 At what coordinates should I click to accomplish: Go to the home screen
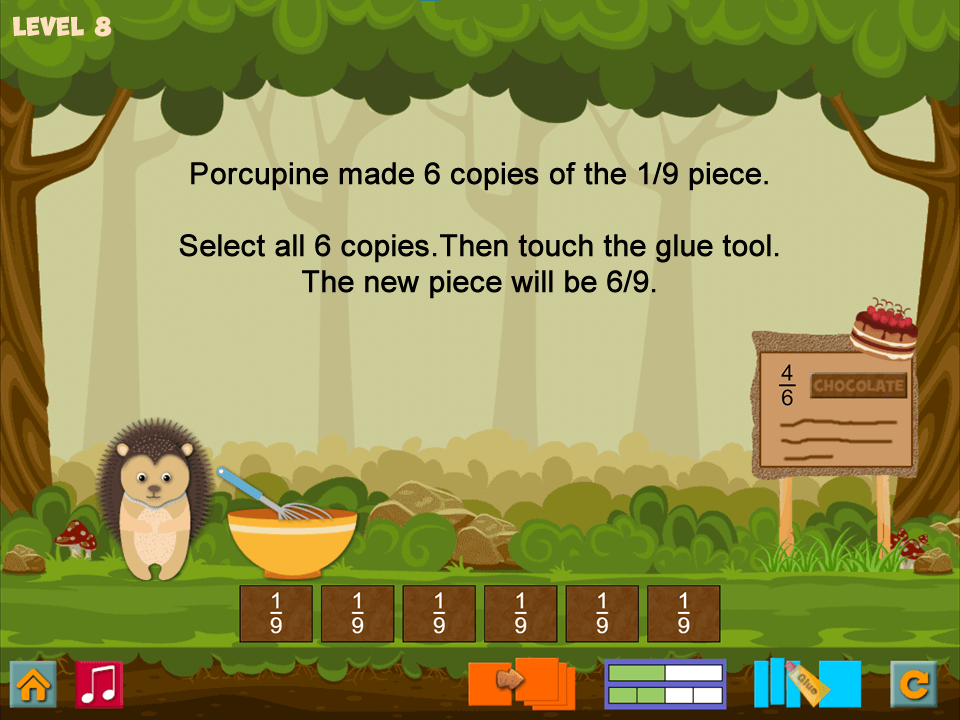33,684
